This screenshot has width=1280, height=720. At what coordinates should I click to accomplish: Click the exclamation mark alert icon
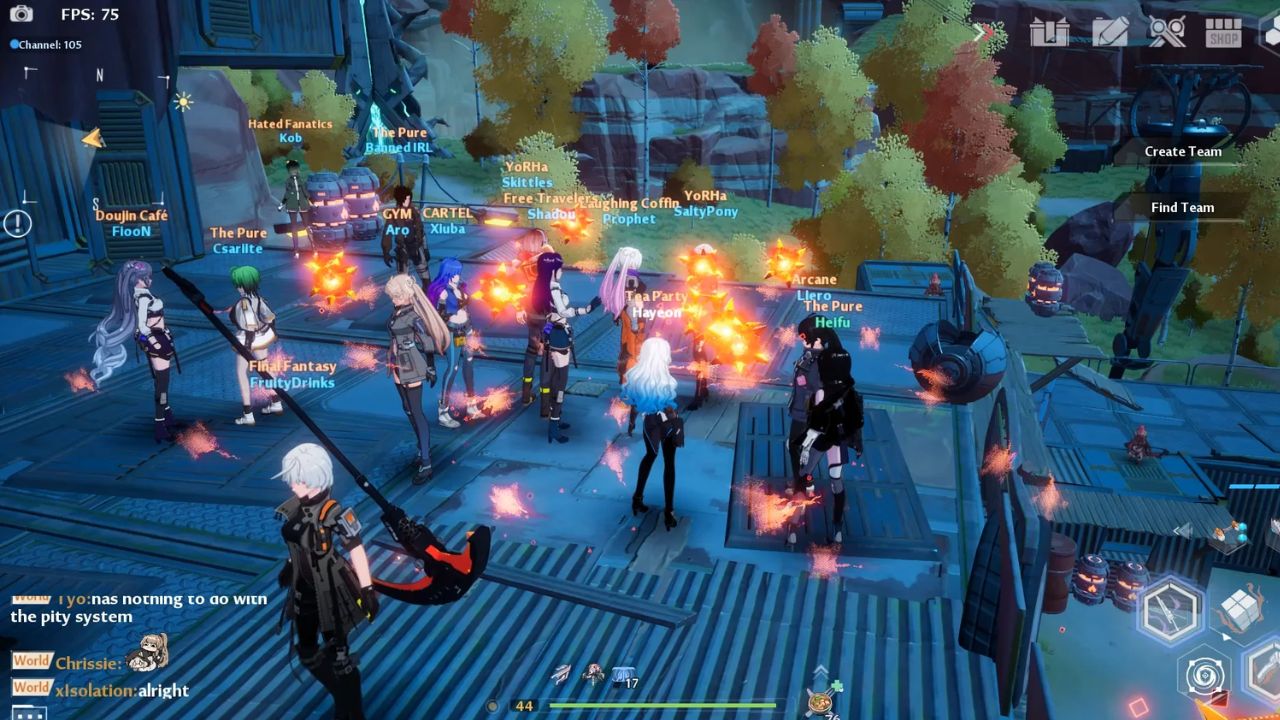16,223
